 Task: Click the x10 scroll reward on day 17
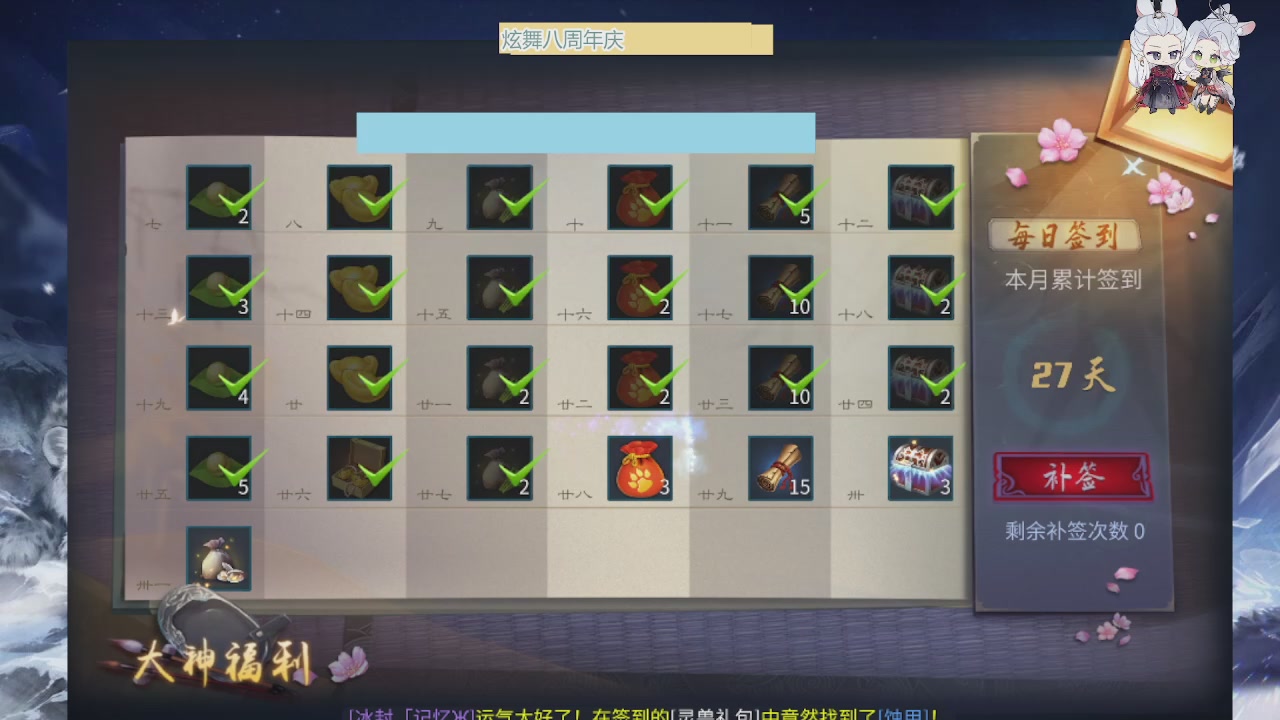pyautogui.click(x=780, y=287)
